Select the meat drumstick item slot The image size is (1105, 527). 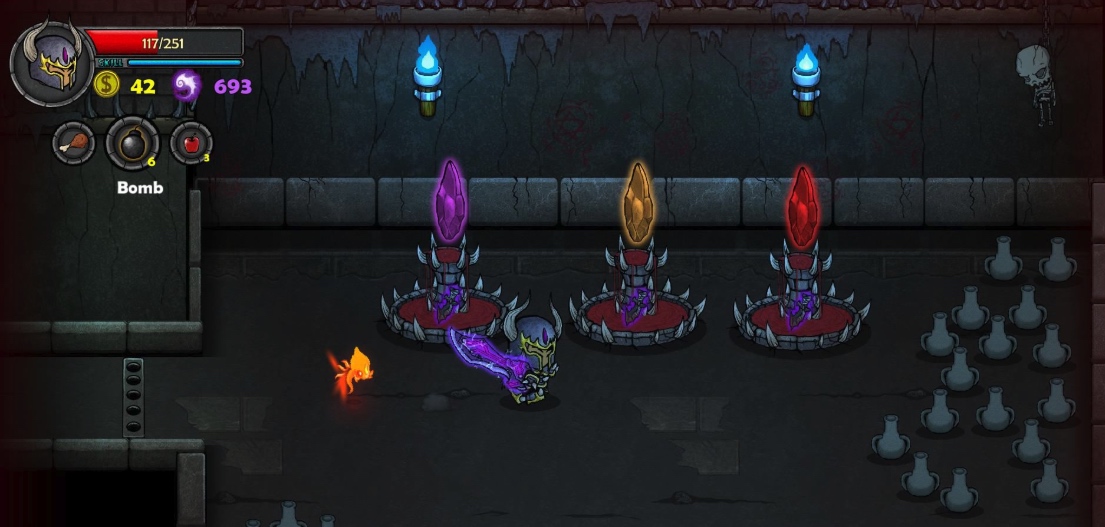[74, 143]
